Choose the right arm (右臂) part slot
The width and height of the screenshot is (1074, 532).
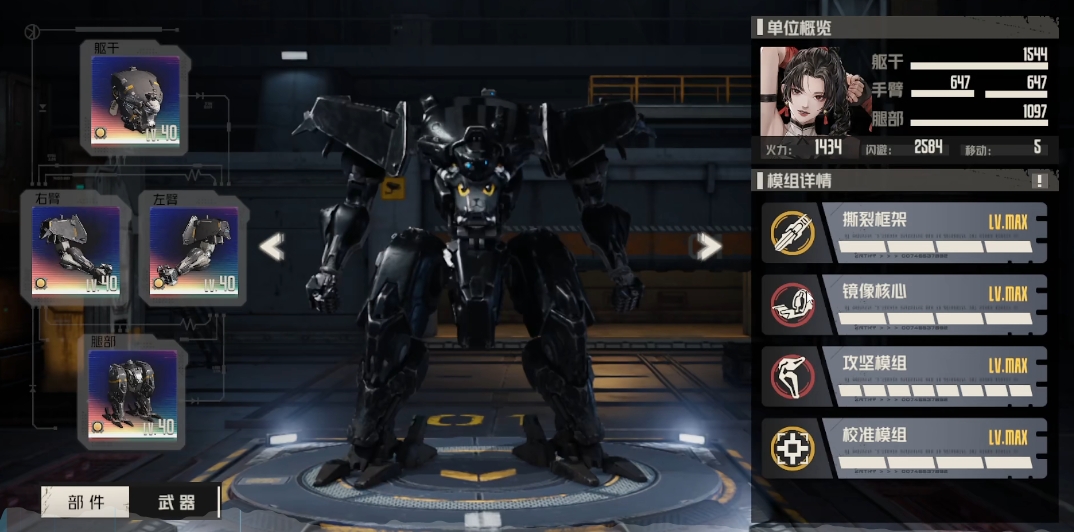point(75,251)
